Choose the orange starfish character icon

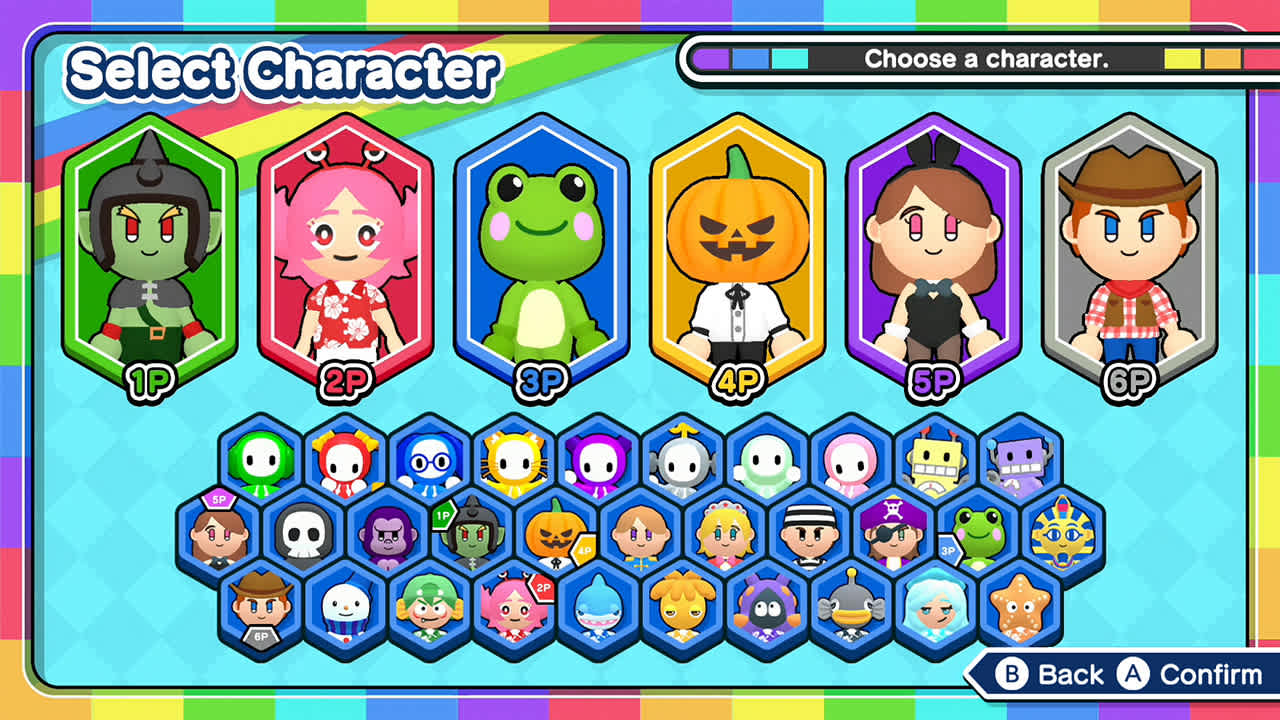(1023, 608)
